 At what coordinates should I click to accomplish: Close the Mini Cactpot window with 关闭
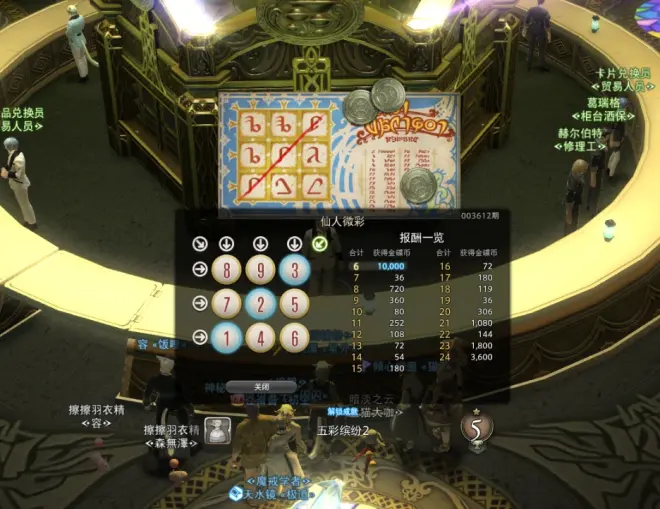260,386
